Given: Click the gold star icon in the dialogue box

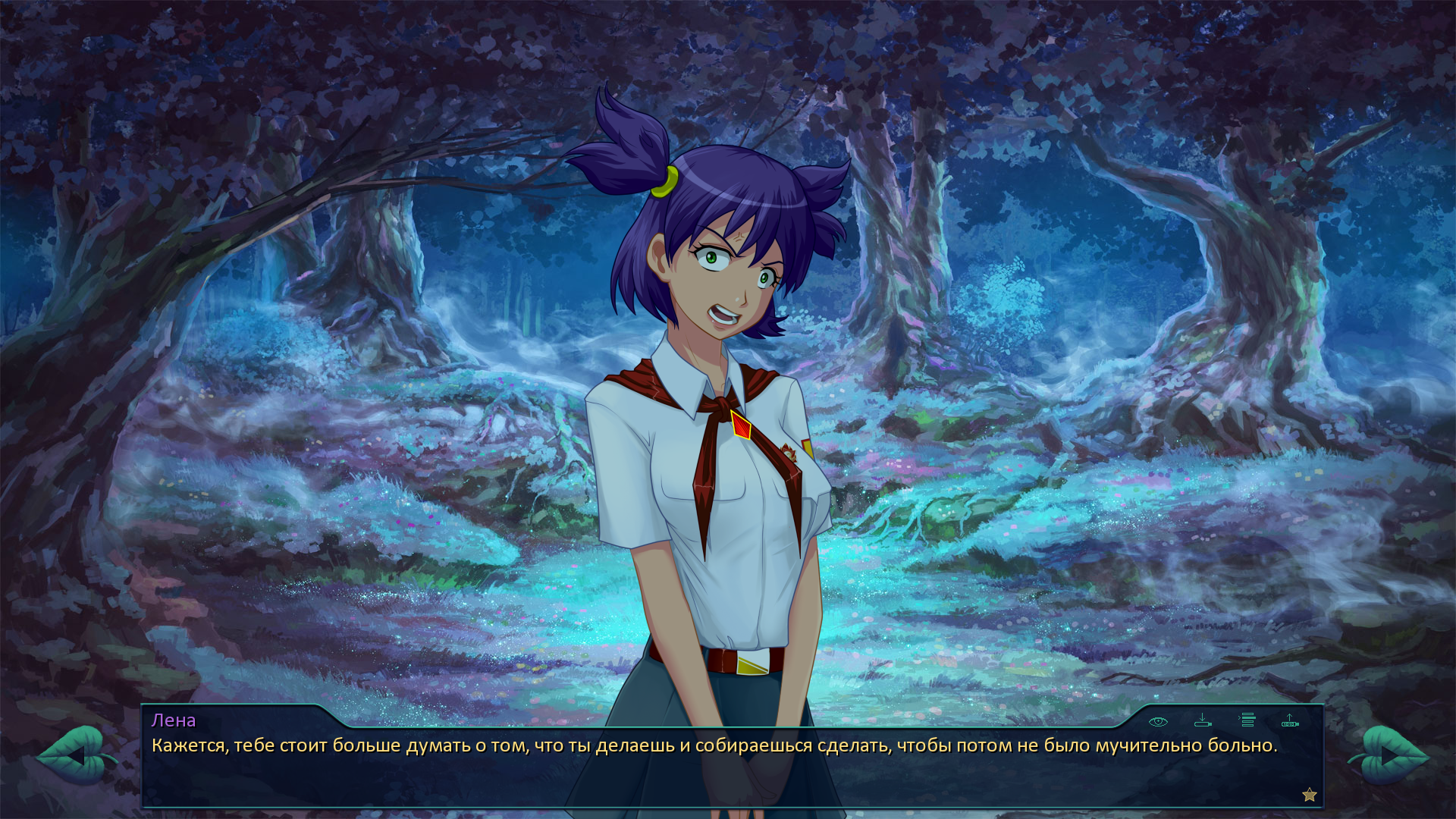Looking at the screenshot, I should click(x=1310, y=795).
